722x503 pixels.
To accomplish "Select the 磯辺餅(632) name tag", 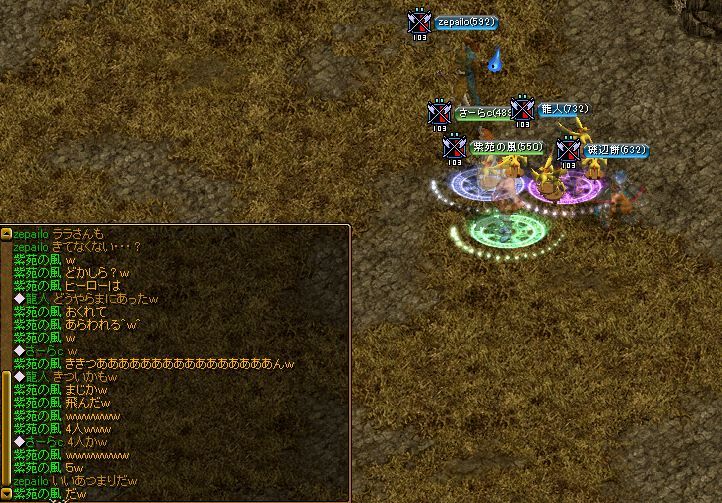I will [x=615, y=150].
